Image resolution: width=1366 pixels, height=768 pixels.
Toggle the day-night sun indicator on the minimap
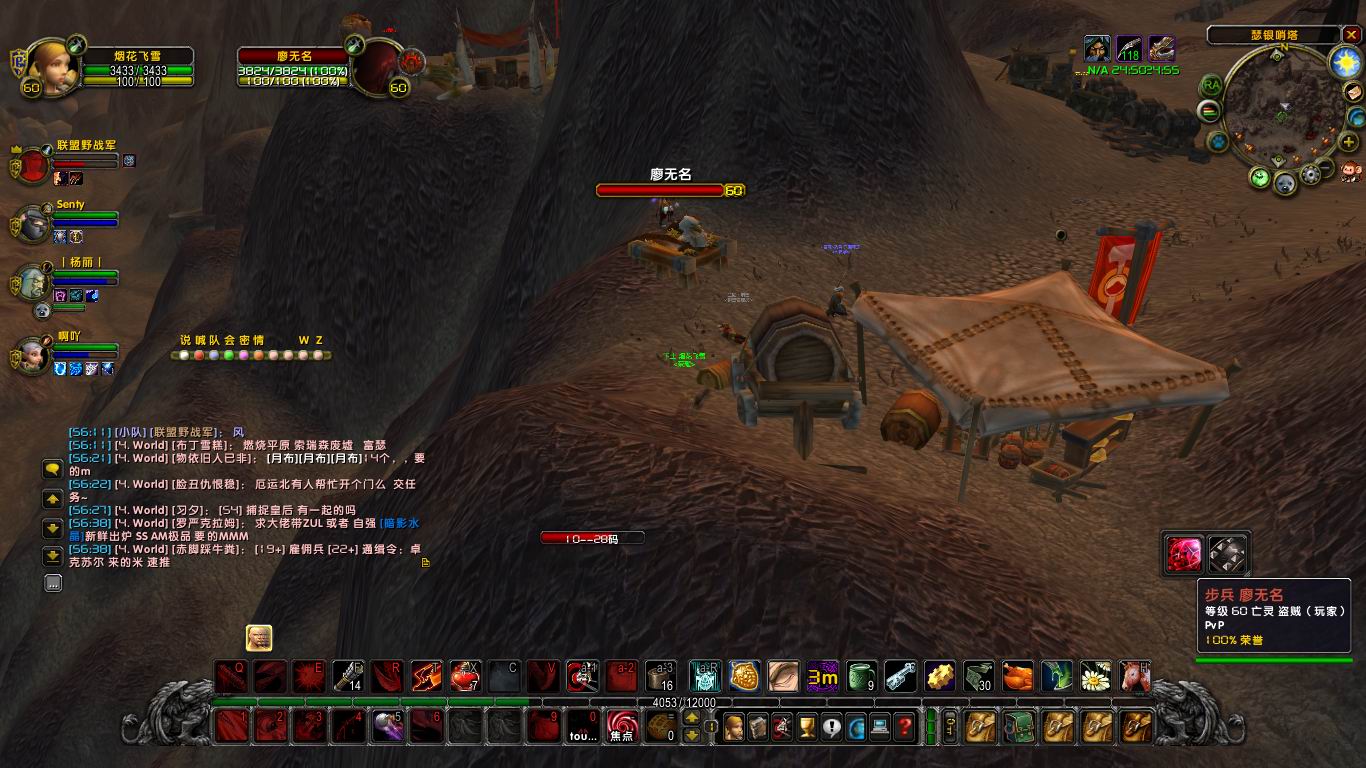click(x=1345, y=64)
